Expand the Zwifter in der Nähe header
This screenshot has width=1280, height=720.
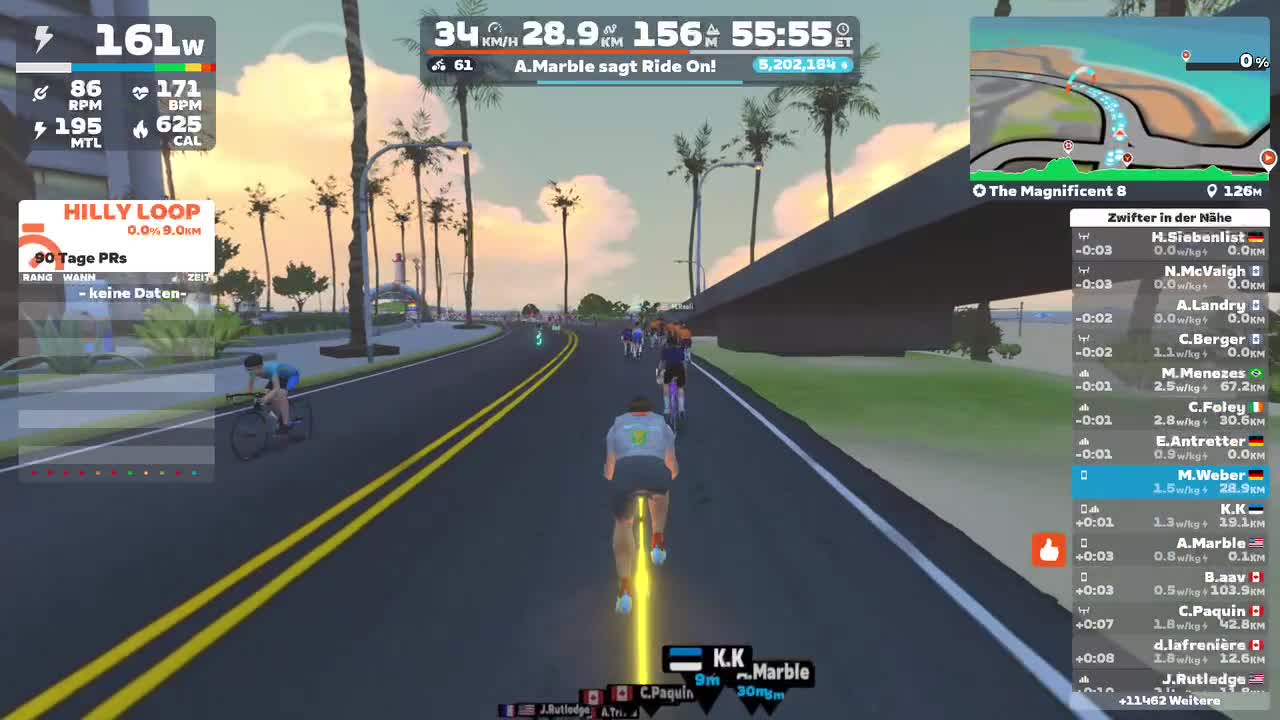[x=1170, y=217]
